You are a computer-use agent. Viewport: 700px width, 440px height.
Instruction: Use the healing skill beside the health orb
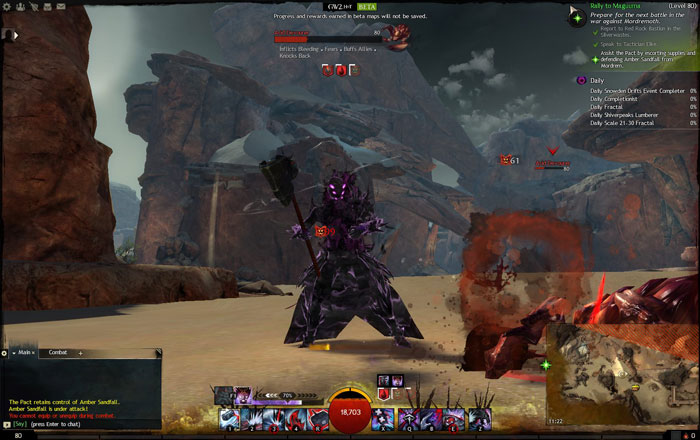384,419
